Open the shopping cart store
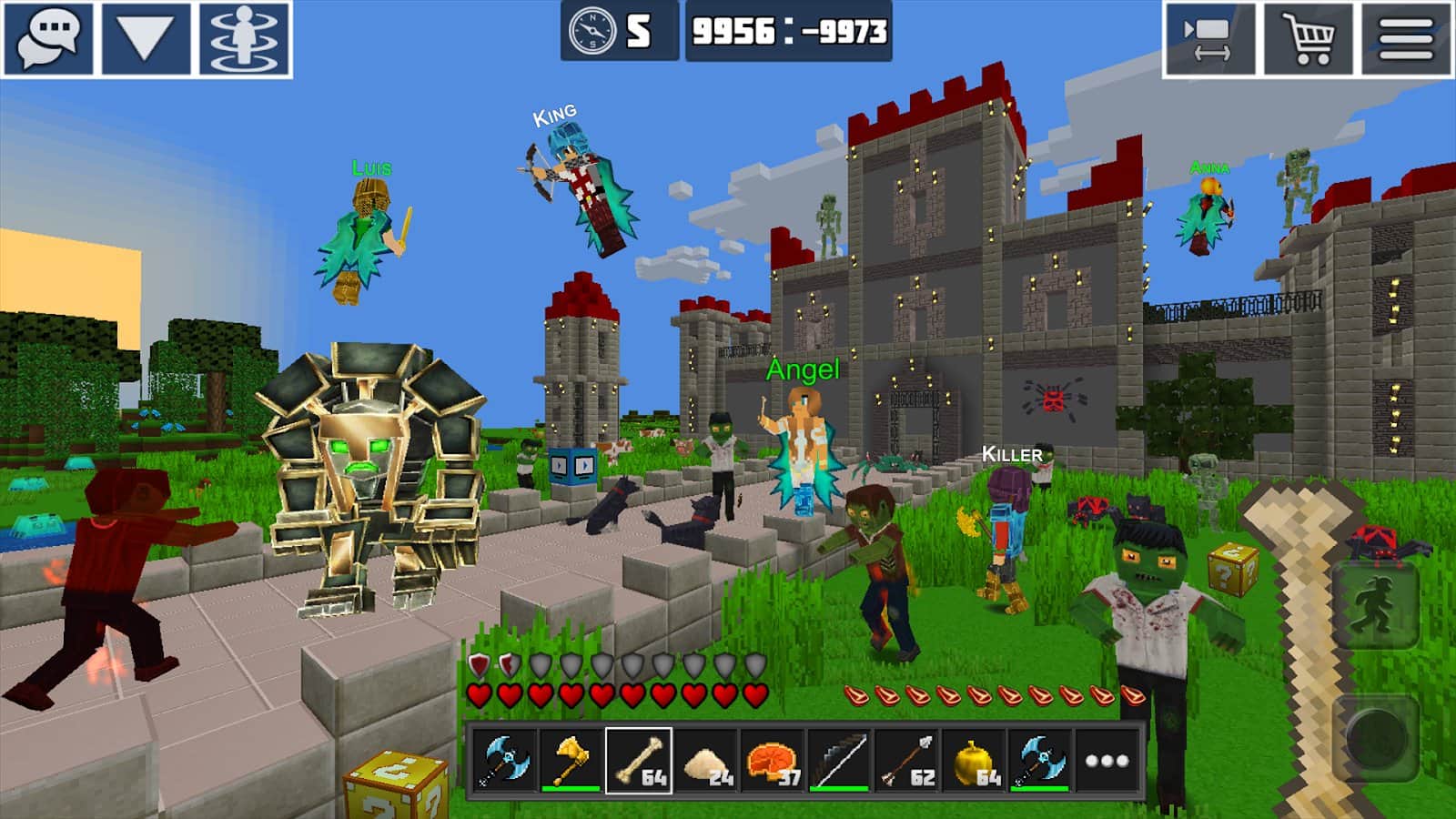Image resolution: width=1456 pixels, height=819 pixels. tap(1308, 39)
